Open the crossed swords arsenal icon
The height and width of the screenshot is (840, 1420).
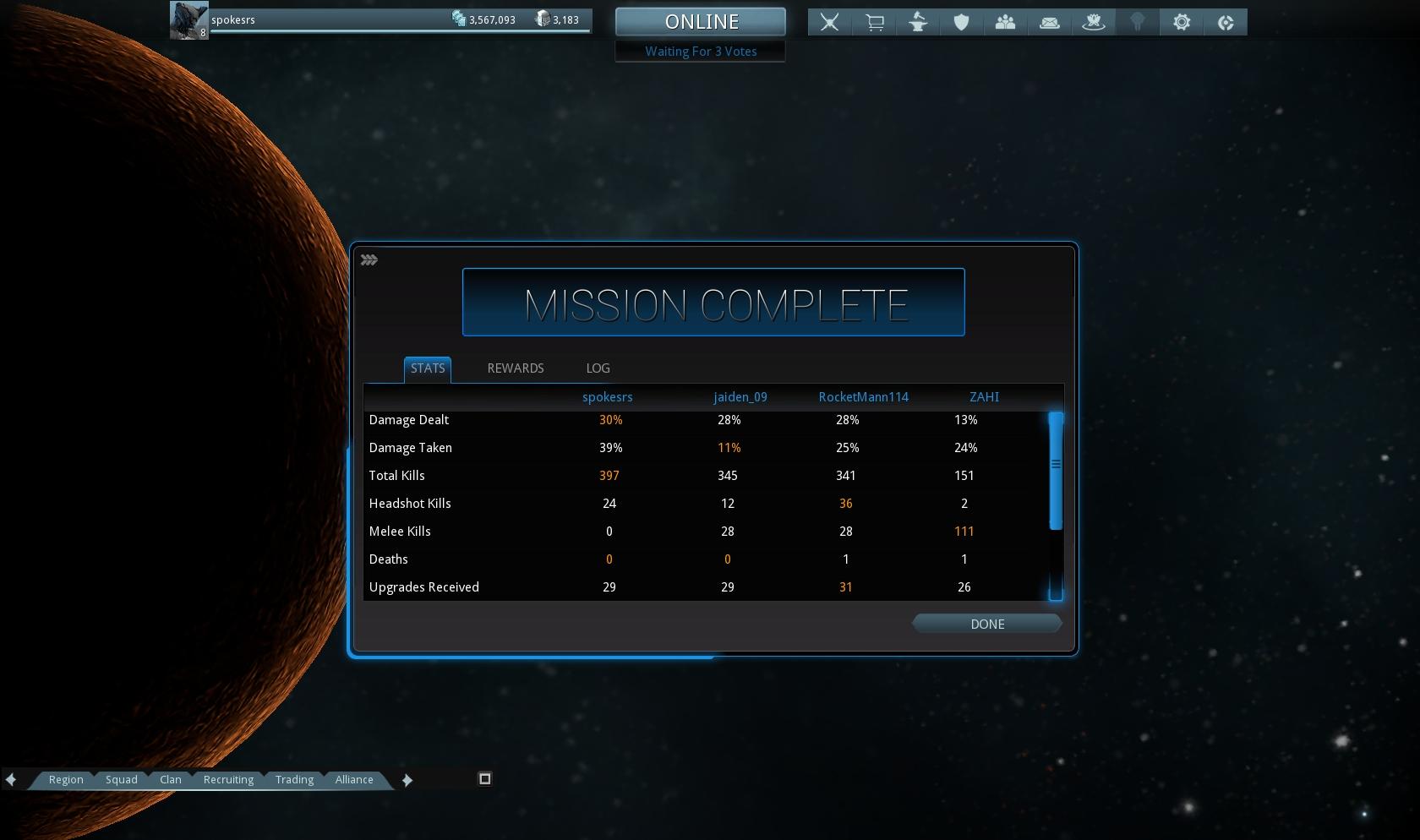pyautogui.click(x=829, y=23)
